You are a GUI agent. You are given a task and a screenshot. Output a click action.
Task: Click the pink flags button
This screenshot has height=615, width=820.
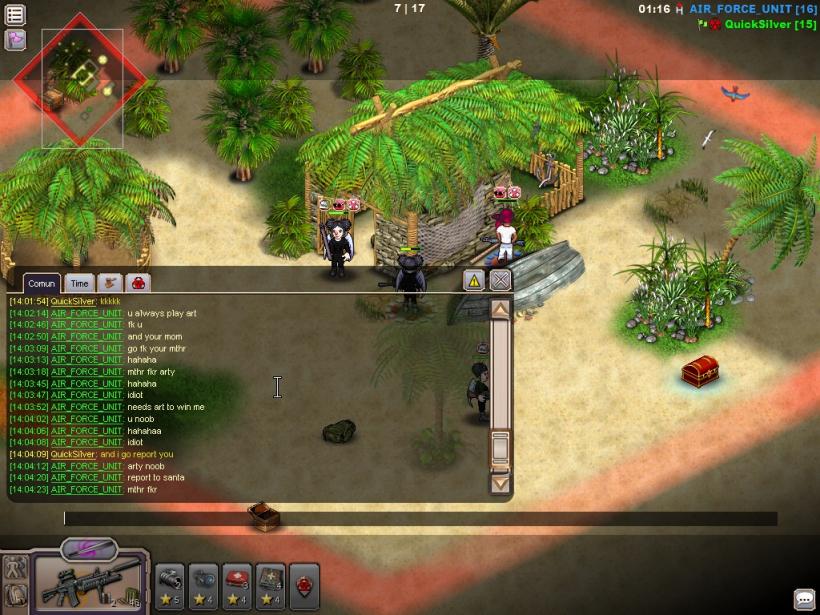(x=15, y=40)
